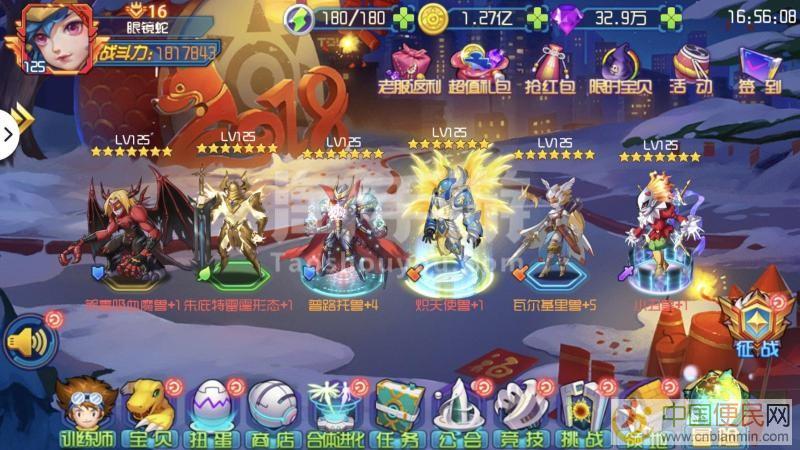This screenshot has width=800, height=450.
Task: Open the 活动 events drum icon
Action: pos(691,67)
